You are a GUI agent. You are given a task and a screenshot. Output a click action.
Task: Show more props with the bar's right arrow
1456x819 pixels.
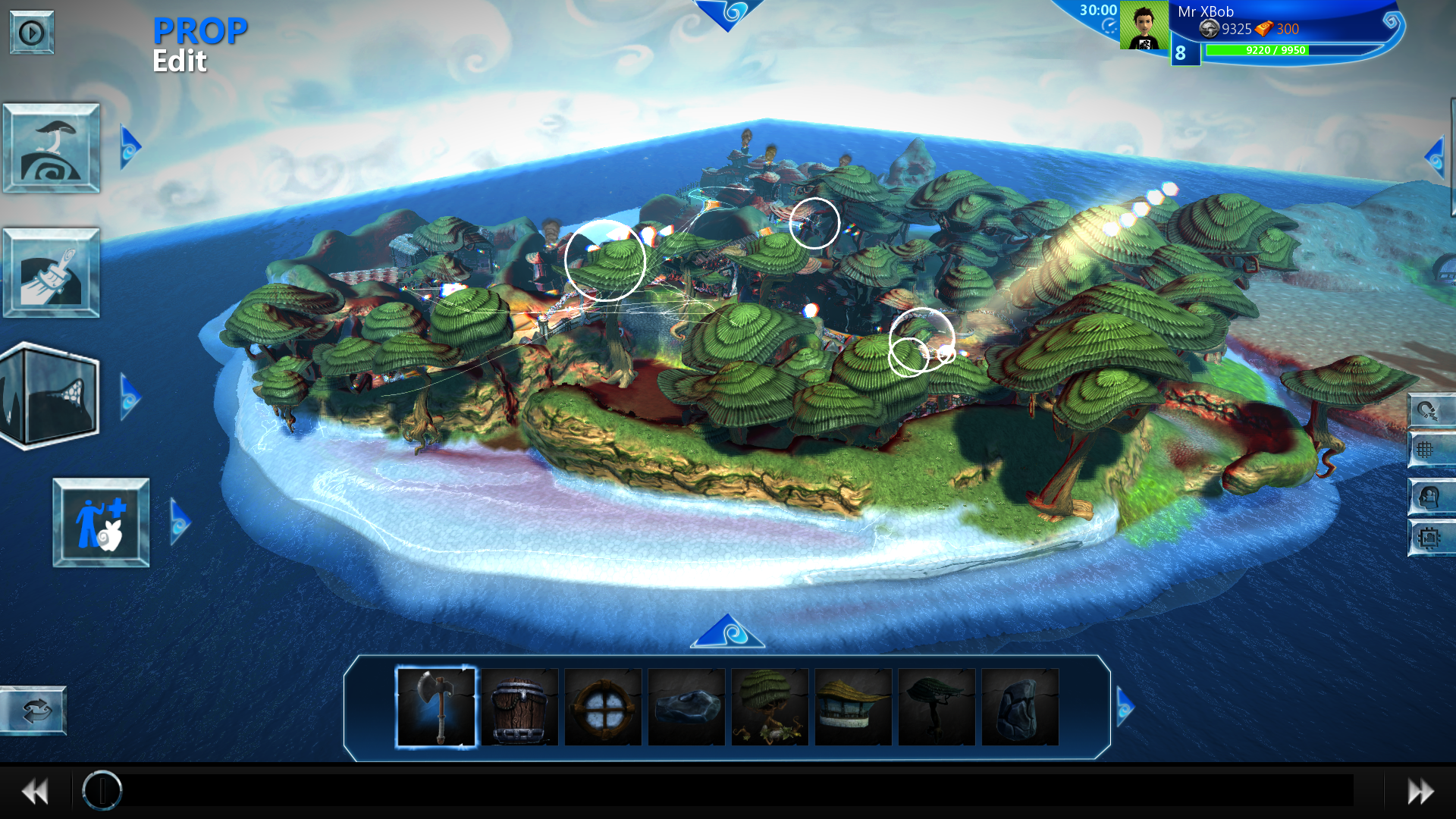(1125, 707)
